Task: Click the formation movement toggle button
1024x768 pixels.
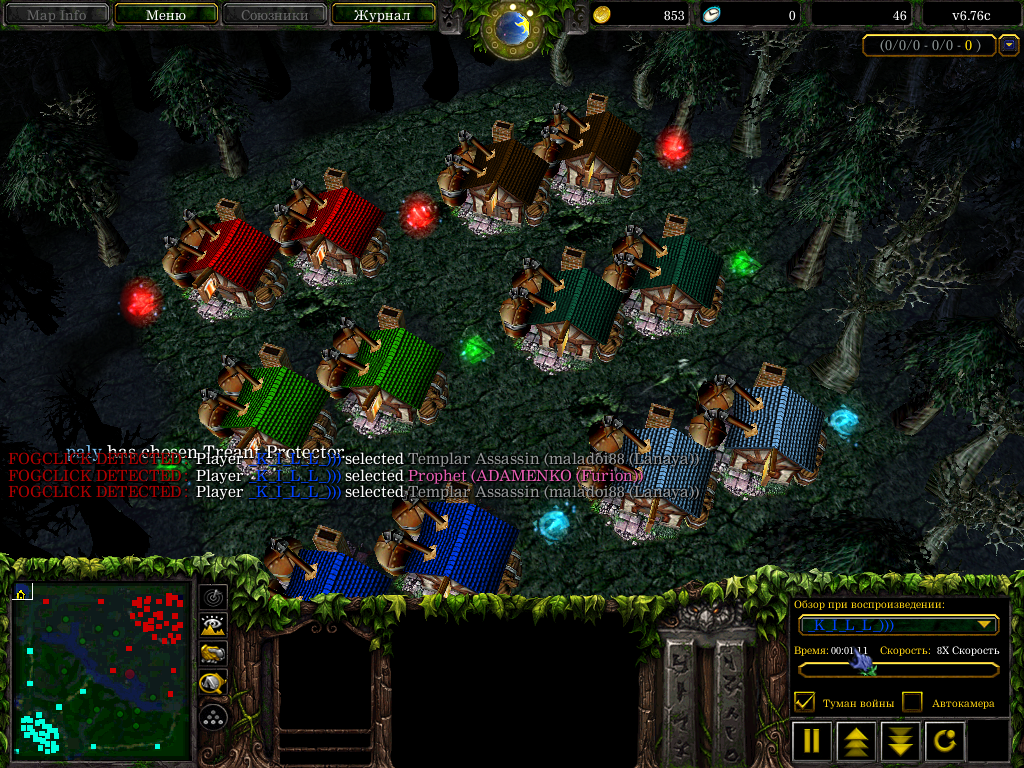Action: tap(213, 717)
